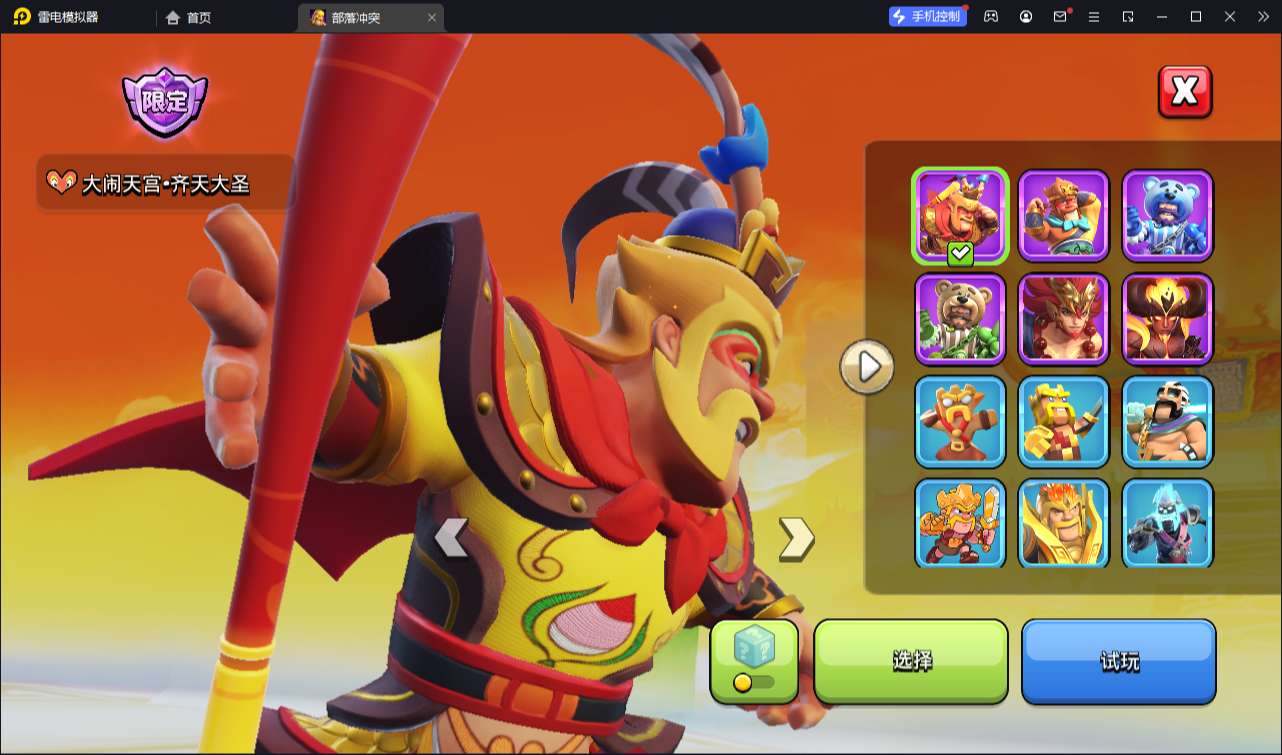Viewport: 1282px width, 755px height.
Task: Confirm the skin with the green 选择 button
Action: (x=911, y=661)
